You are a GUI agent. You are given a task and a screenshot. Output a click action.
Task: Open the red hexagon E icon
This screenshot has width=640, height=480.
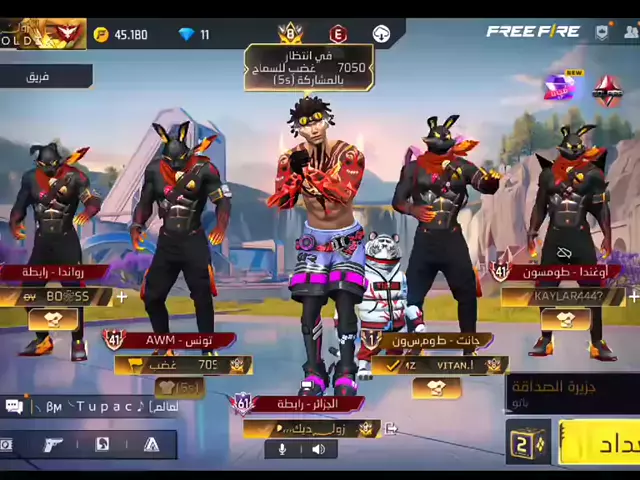tap(338, 34)
